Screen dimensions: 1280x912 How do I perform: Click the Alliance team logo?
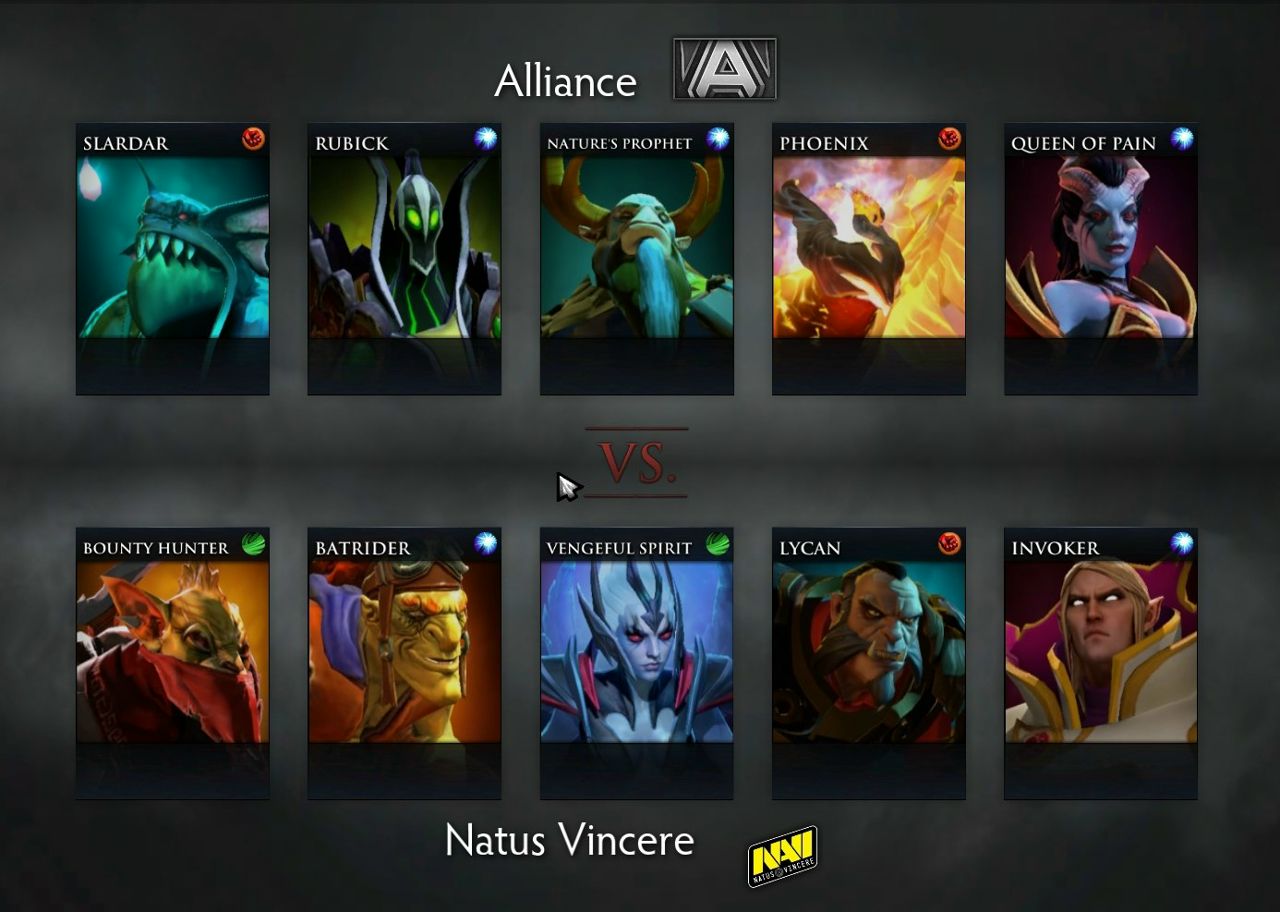click(725, 69)
